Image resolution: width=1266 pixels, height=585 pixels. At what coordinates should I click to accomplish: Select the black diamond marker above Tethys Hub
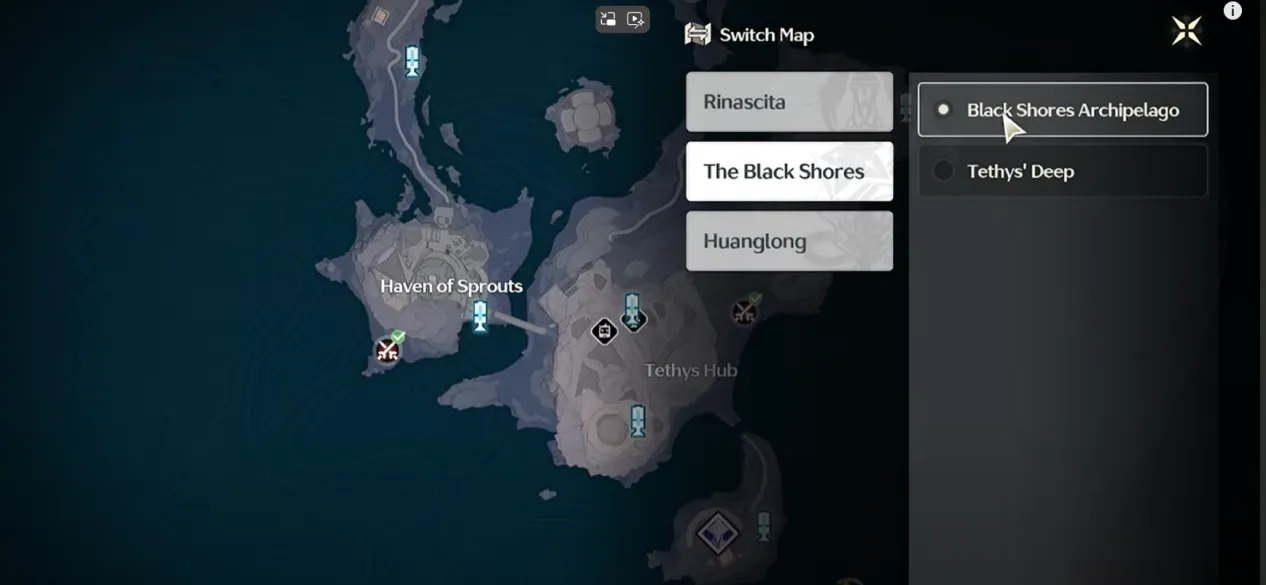click(x=604, y=331)
